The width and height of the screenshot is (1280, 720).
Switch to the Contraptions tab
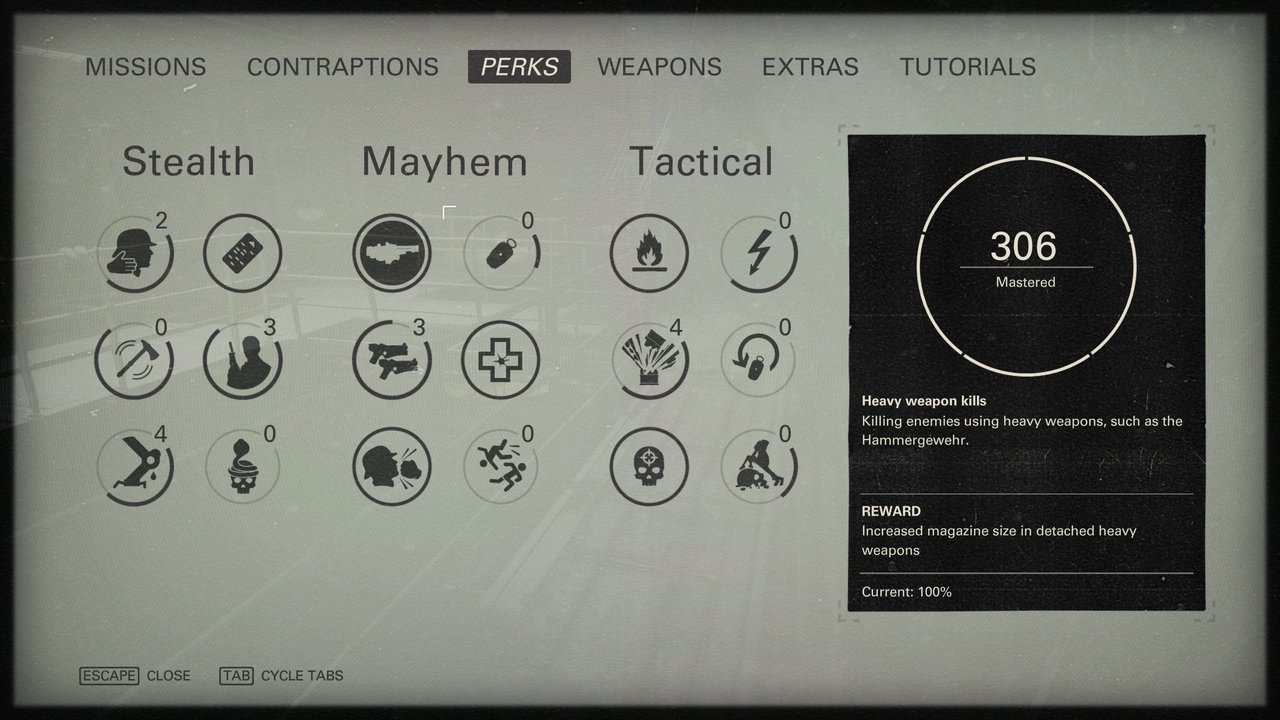pyautogui.click(x=343, y=67)
